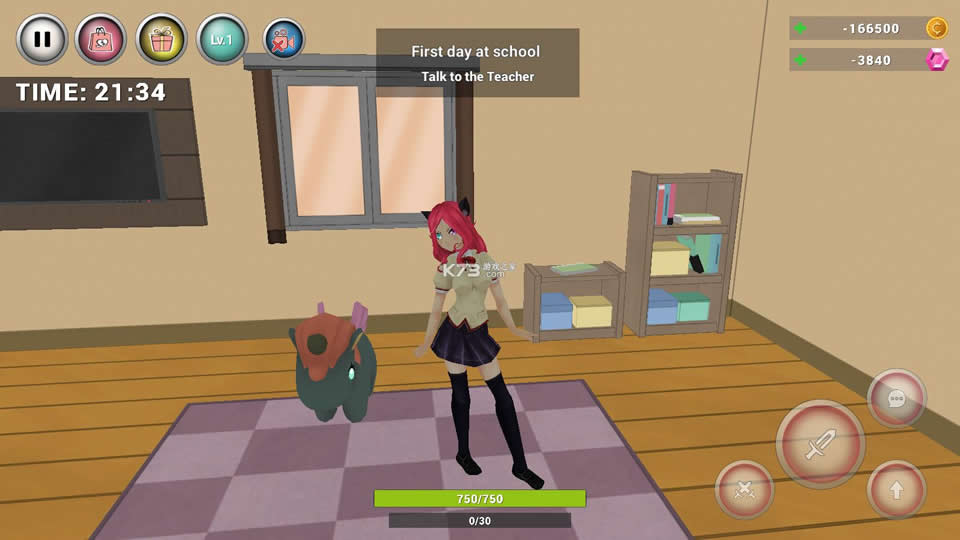960x540 pixels.
Task: Add gold coins with the green plus
Action: click(x=800, y=28)
